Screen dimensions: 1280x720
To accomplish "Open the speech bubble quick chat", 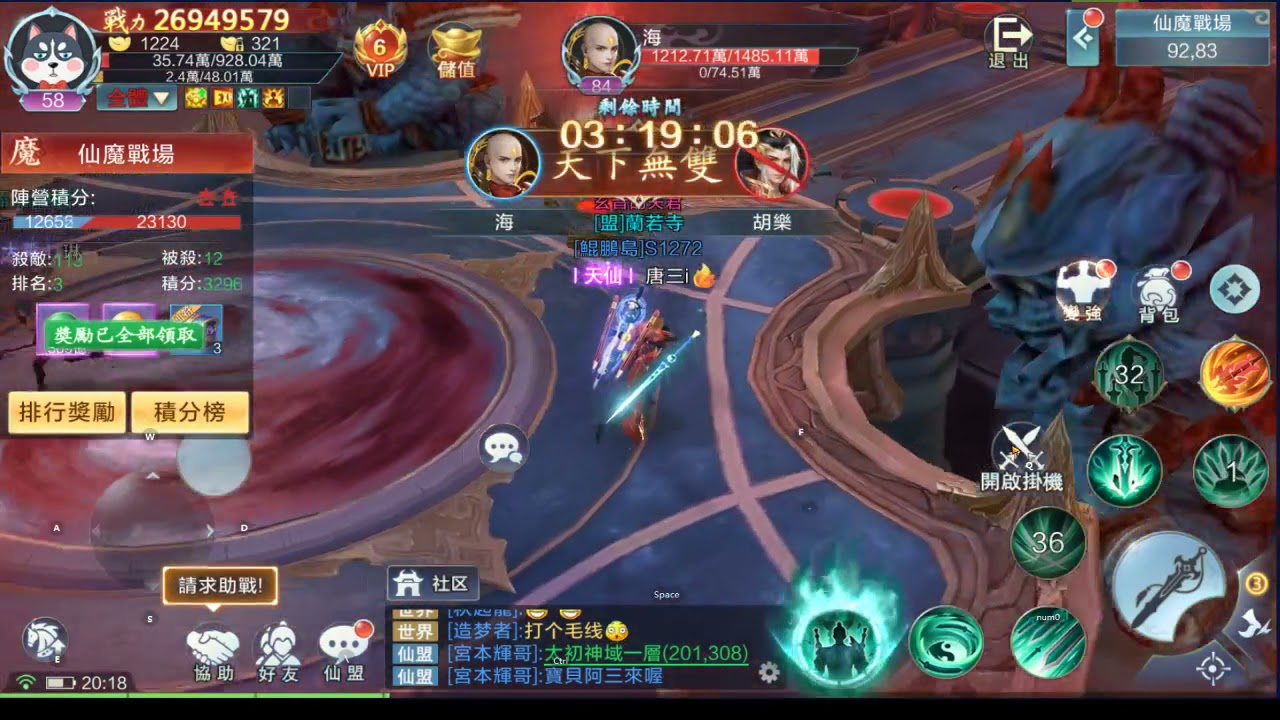I will (503, 448).
